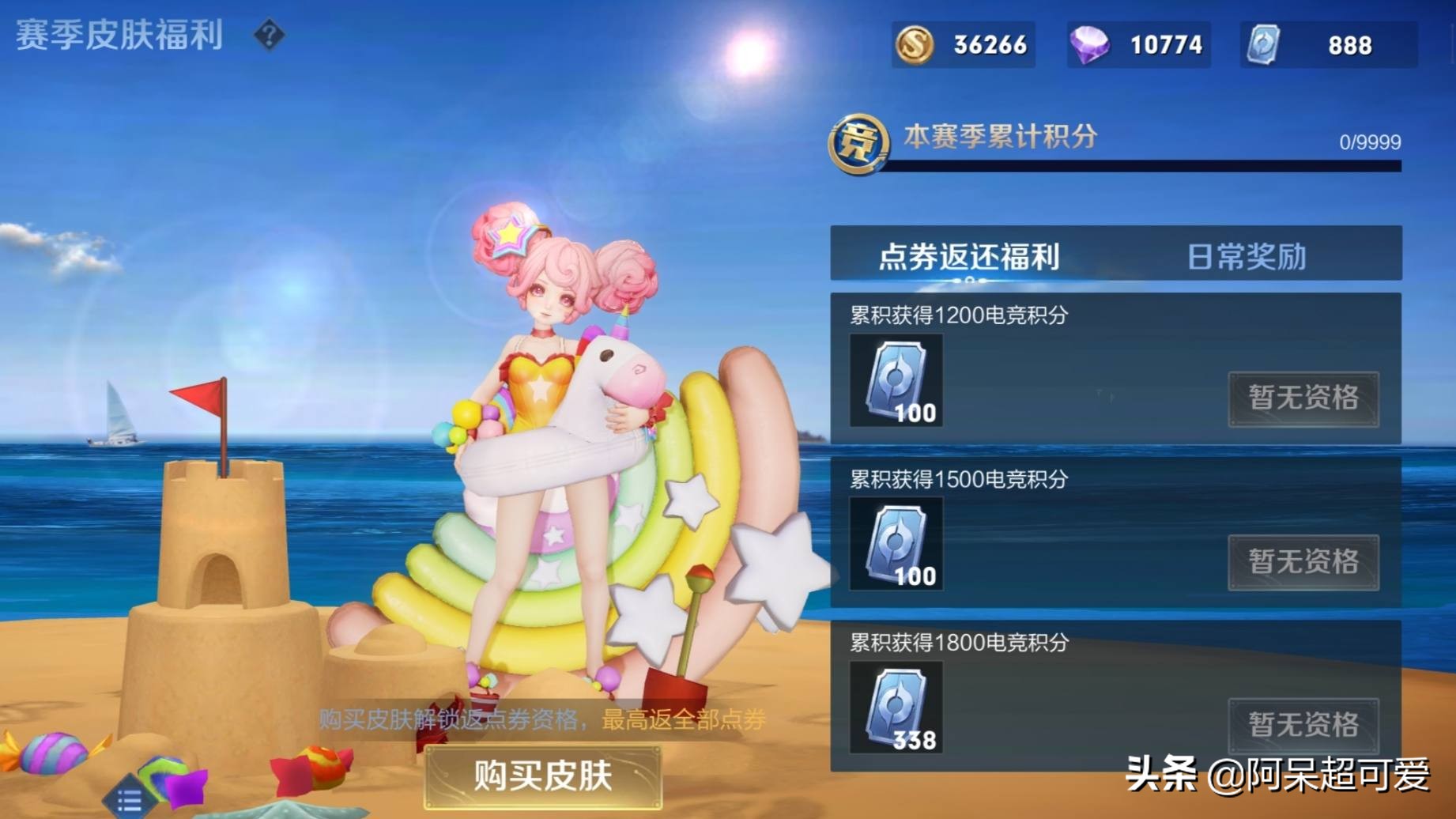
Task: Toggle the 暂无资格 state on the 1500 points reward
Action: (1304, 563)
